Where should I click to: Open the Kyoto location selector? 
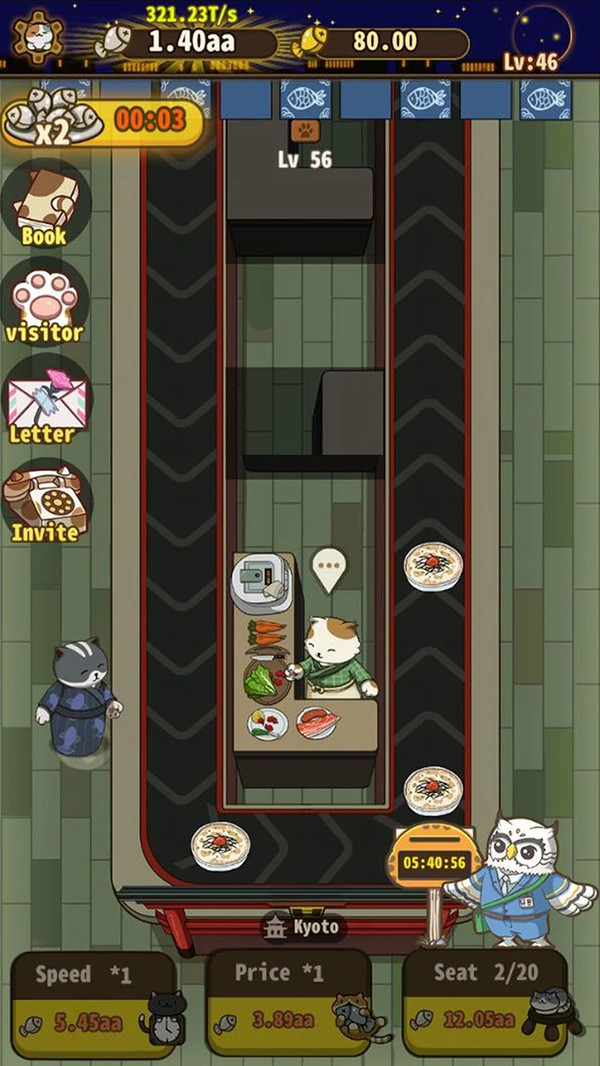click(301, 927)
